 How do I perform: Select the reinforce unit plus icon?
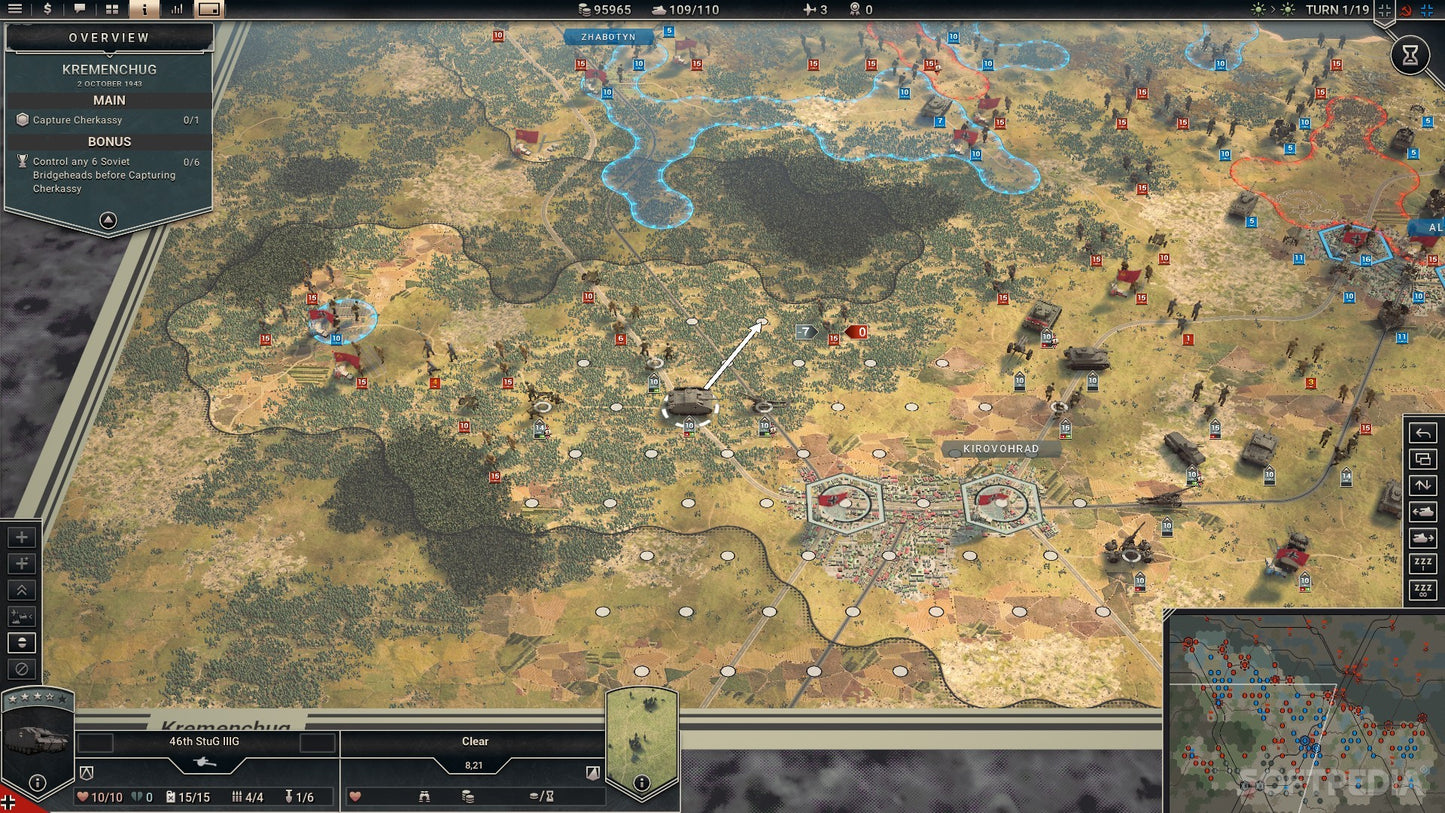tap(21, 537)
